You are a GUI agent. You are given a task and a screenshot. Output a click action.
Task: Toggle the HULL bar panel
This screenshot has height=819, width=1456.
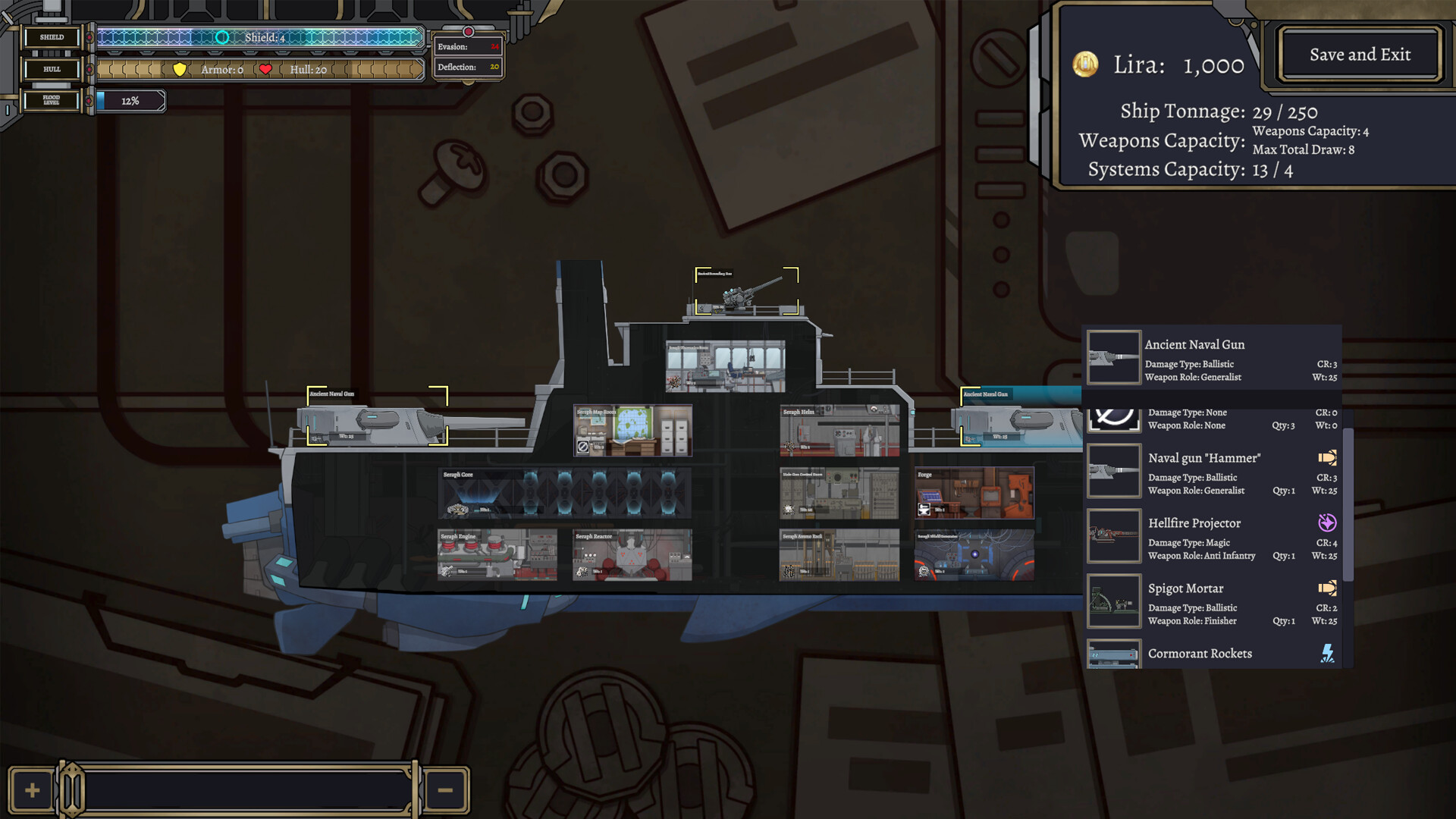click(x=51, y=68)
